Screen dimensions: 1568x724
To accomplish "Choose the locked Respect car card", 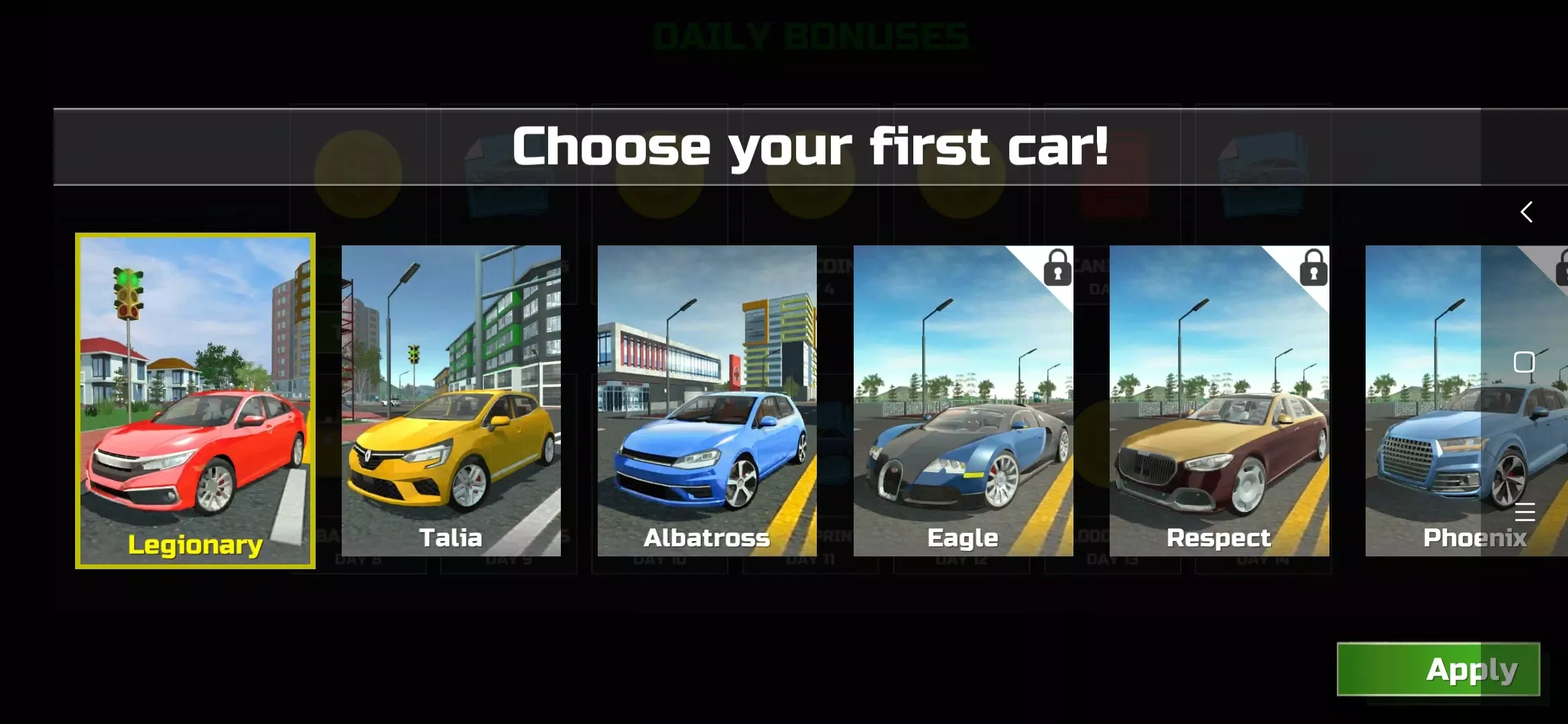I will coord(1219,400).
